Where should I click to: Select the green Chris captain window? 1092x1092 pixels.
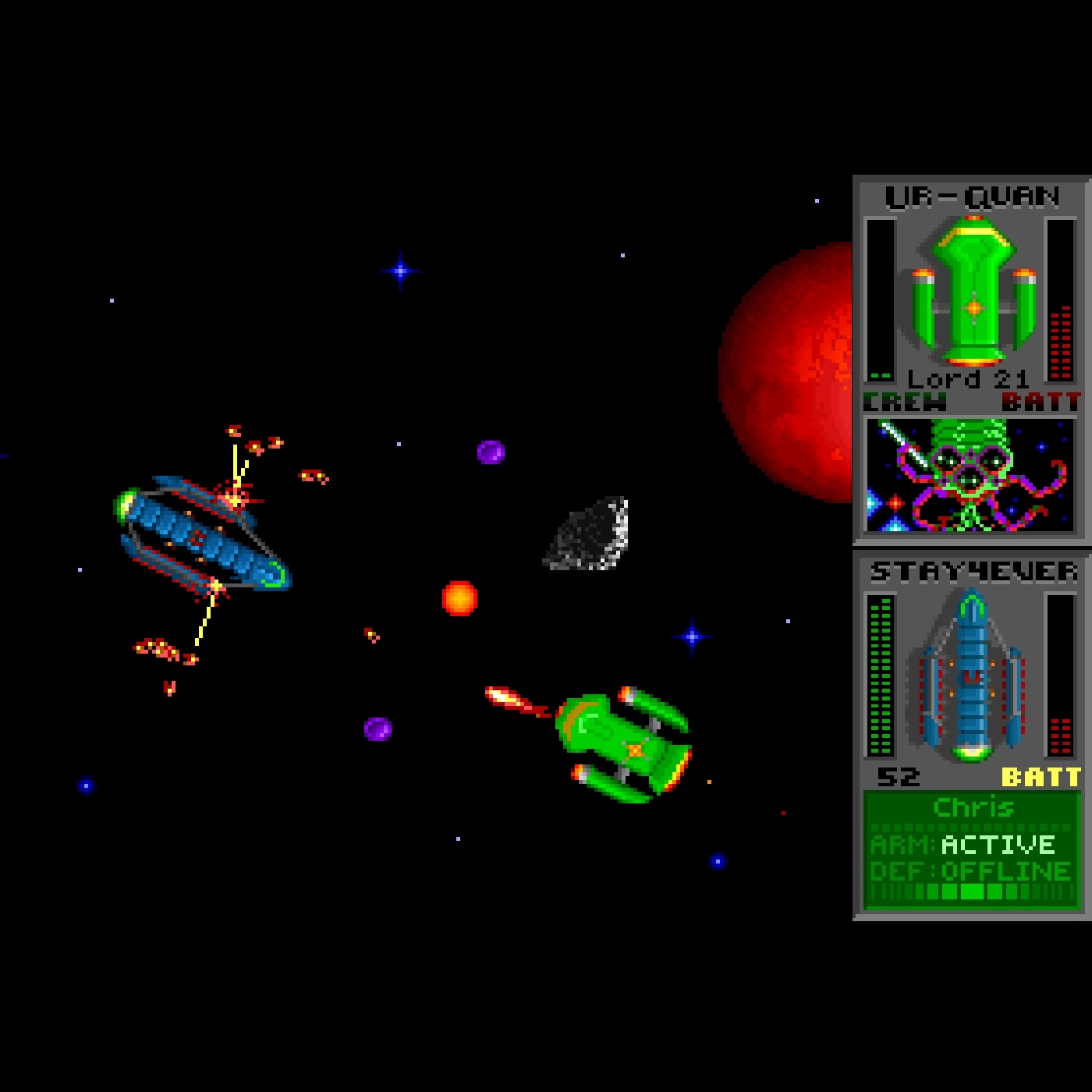coord(971,849)
